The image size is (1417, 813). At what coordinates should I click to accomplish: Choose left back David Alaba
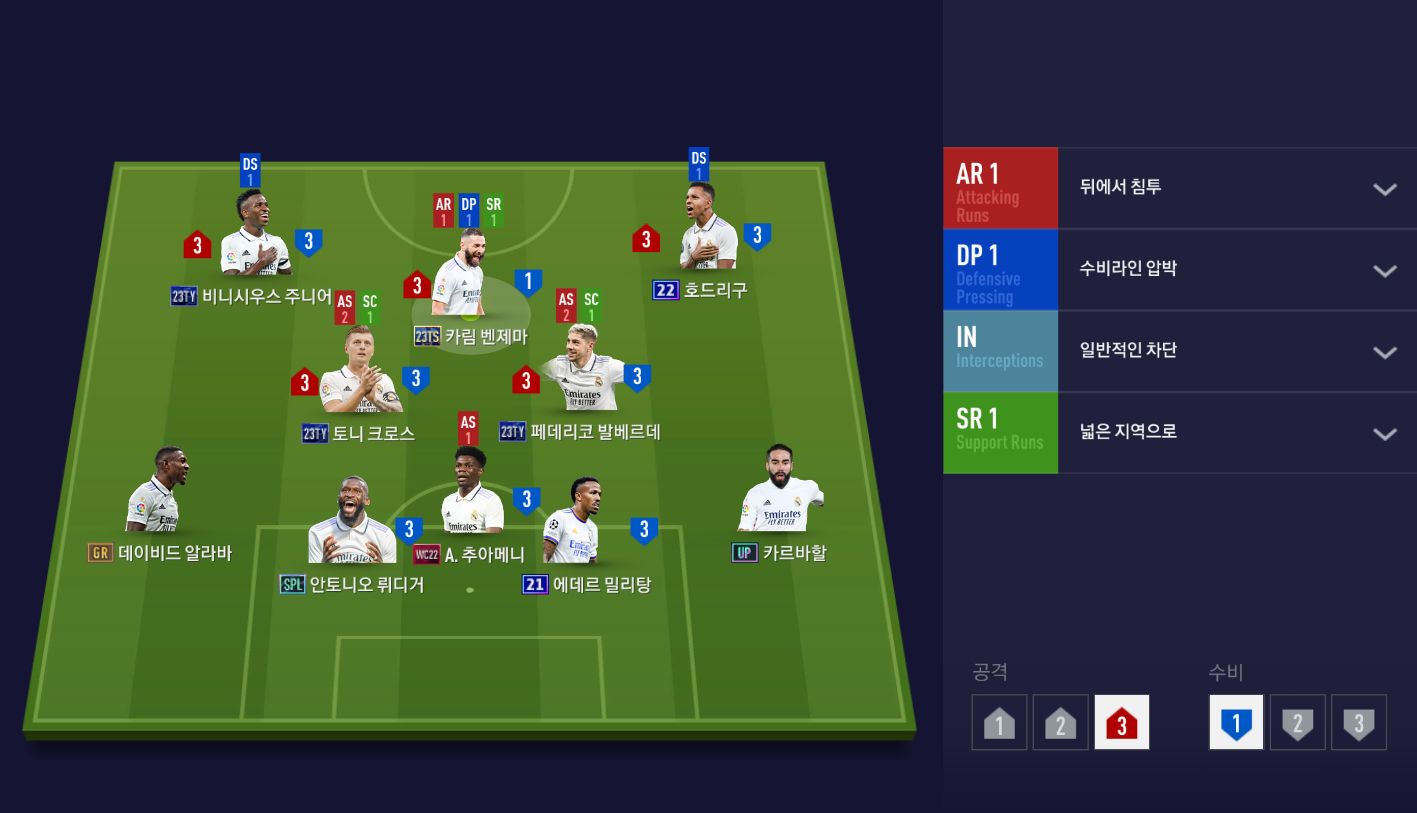[156, 495]
